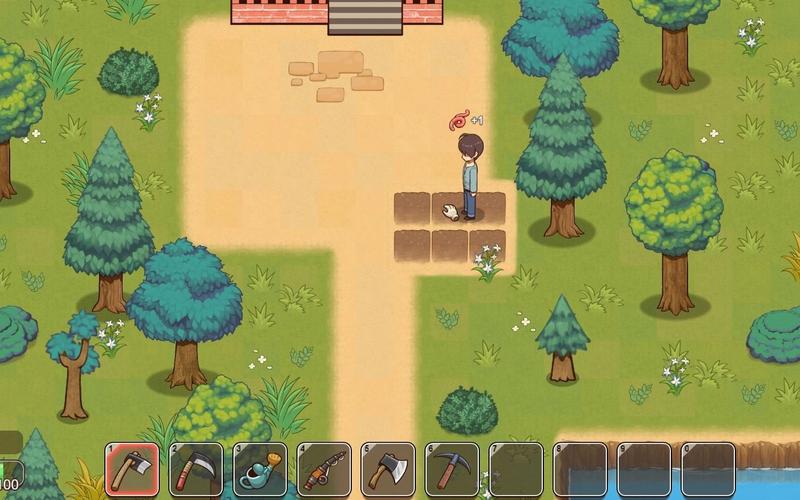Select the fishing rod hotbar slot

324,468
